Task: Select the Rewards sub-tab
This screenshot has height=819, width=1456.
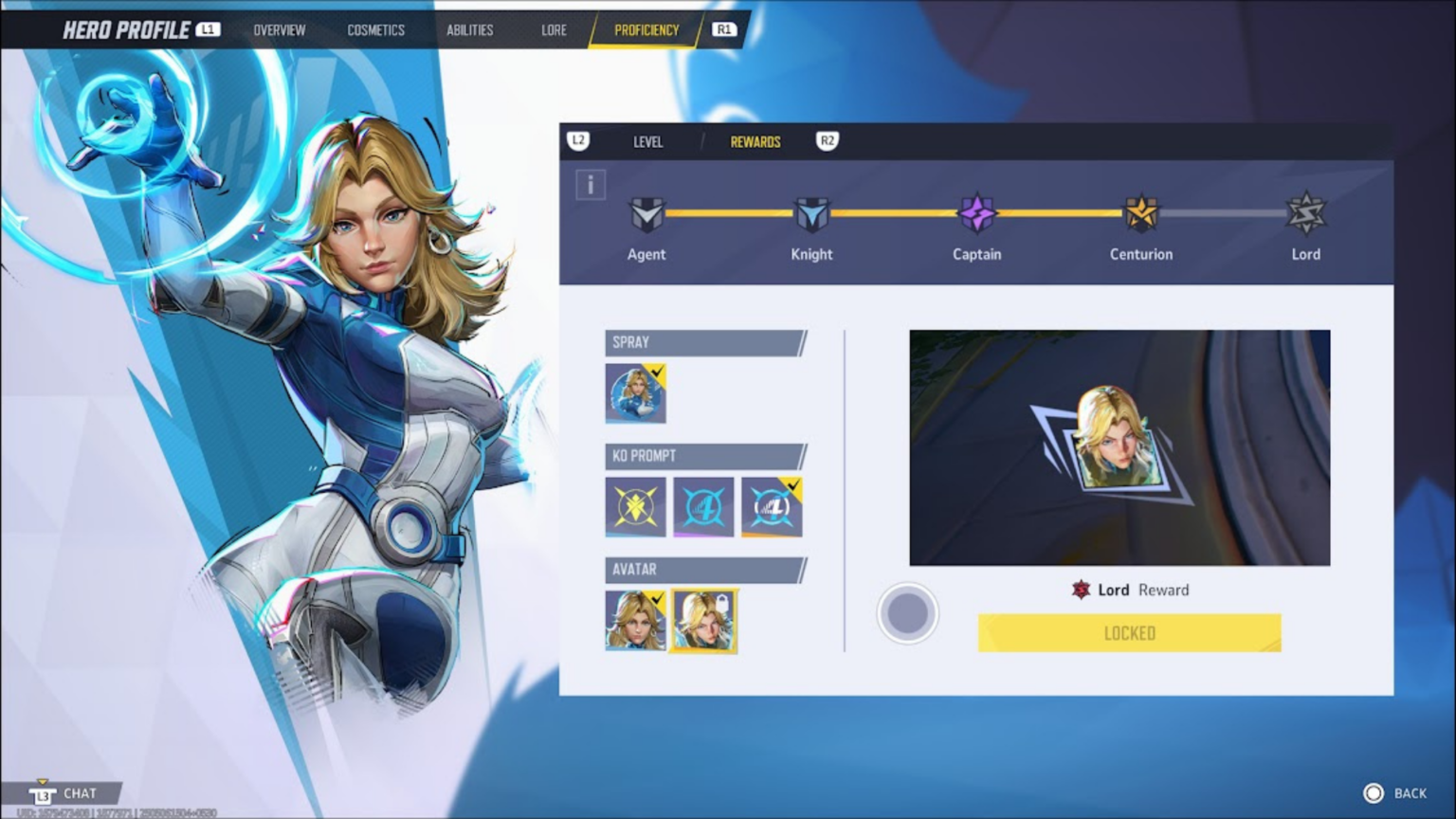Action: [x=755, y=142]
